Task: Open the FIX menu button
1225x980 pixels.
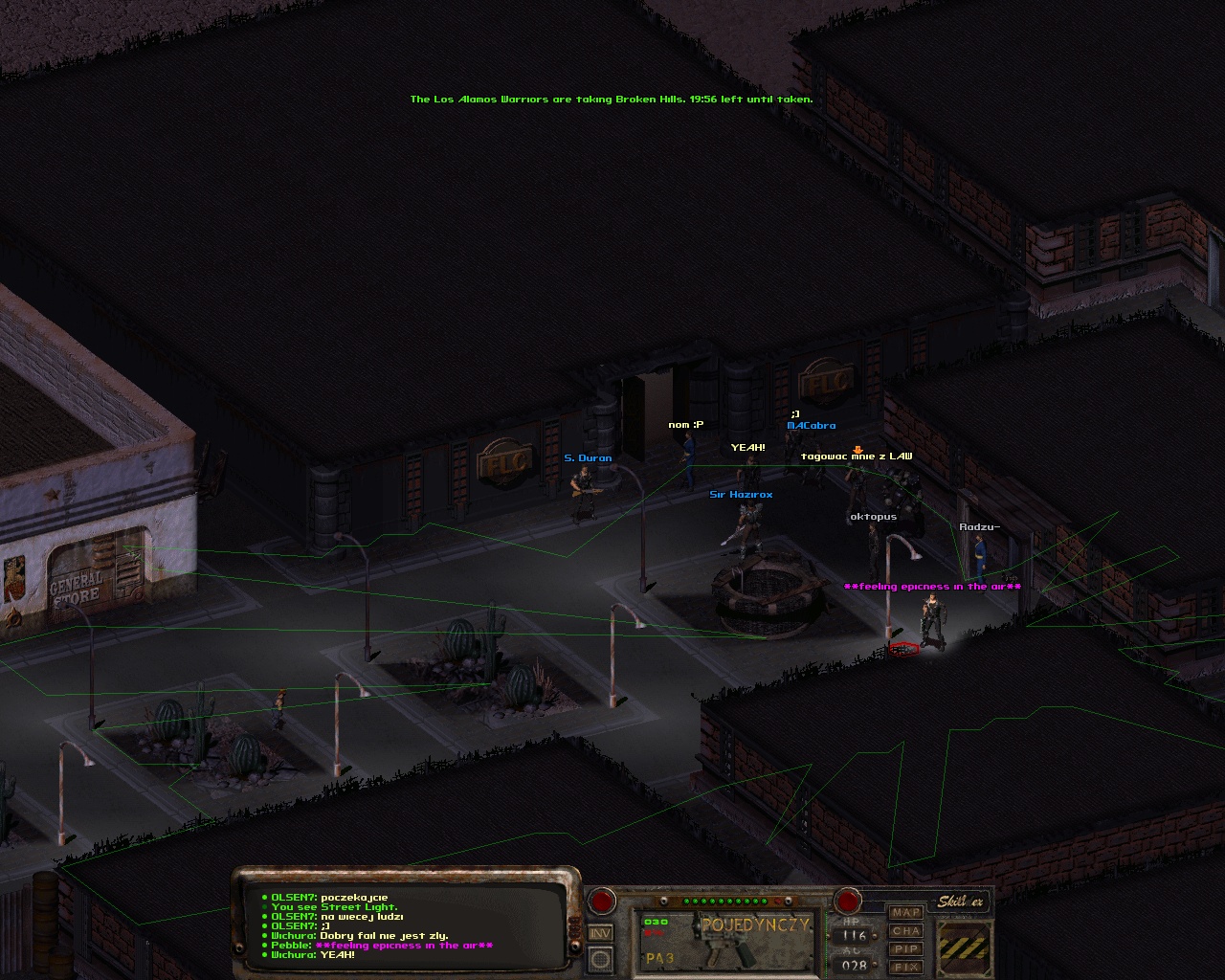Action: 905,968
